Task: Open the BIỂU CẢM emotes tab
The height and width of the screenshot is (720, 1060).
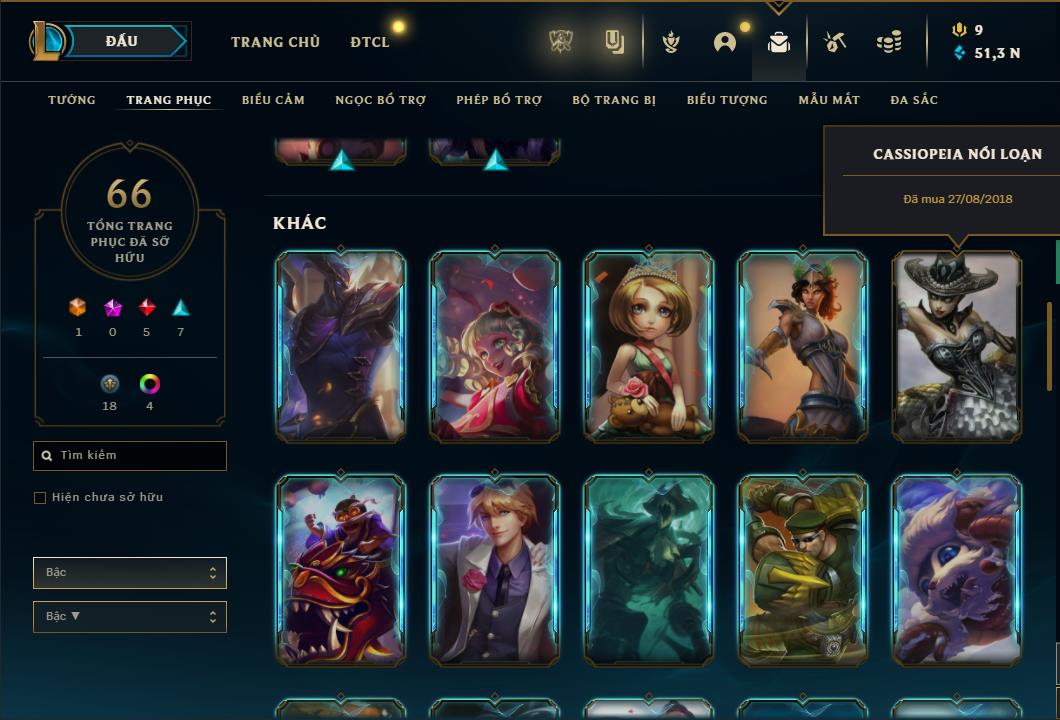Action: pos(273,100)
